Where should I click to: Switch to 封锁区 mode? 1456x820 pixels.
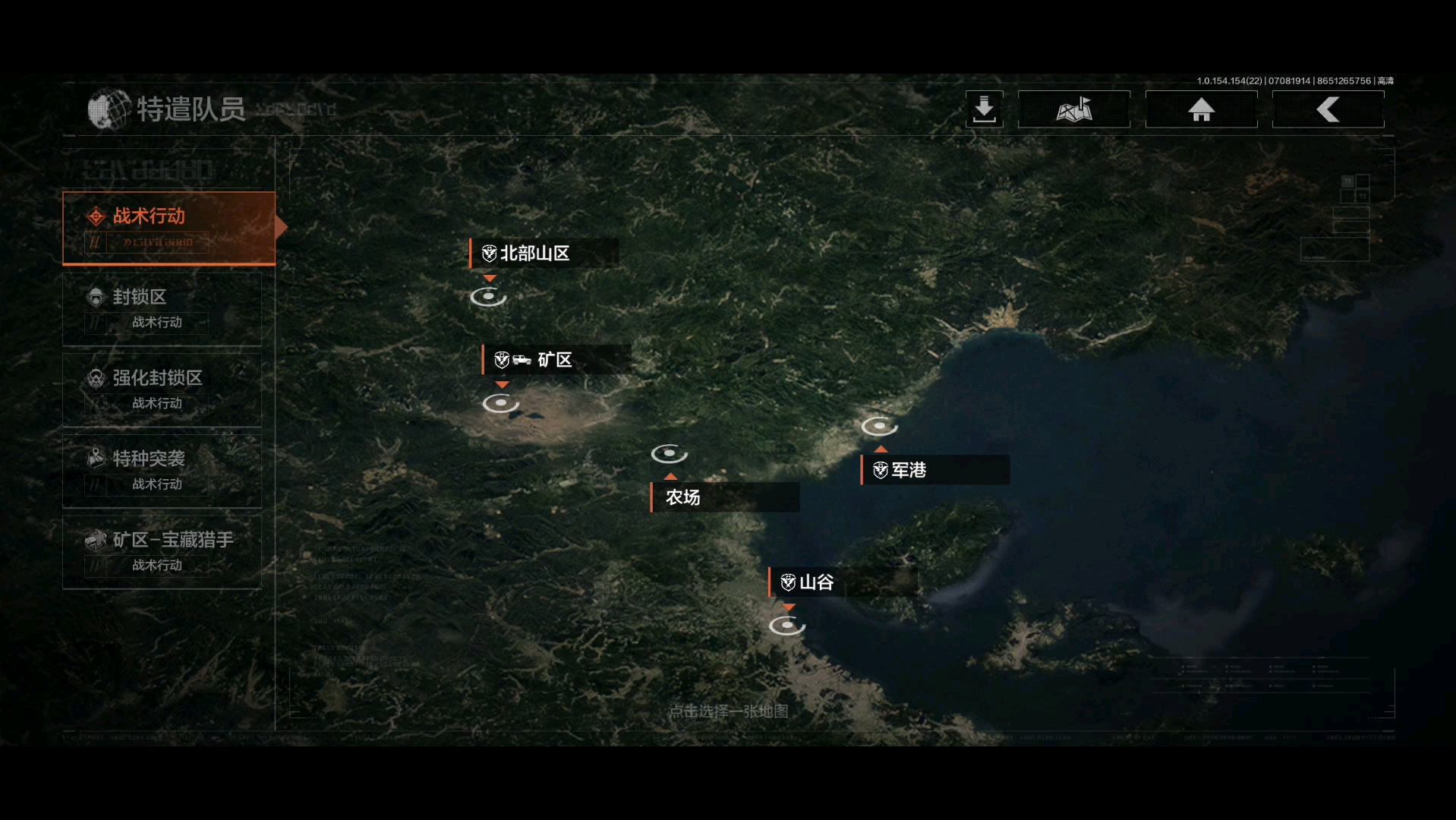(162, 309)
